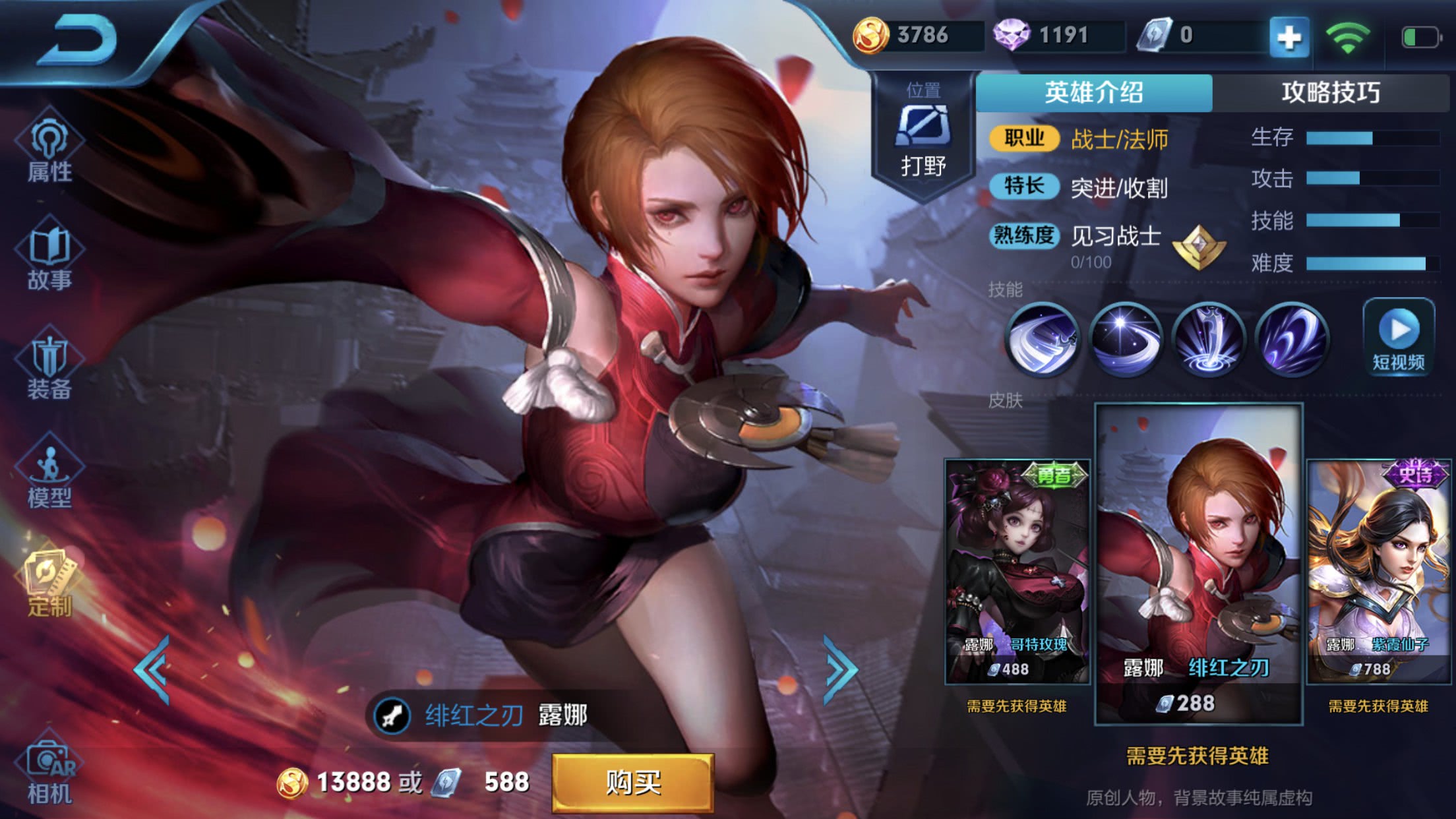Go back using the return arrow
Screen dimensions: 1456x819
click(78, 41)
